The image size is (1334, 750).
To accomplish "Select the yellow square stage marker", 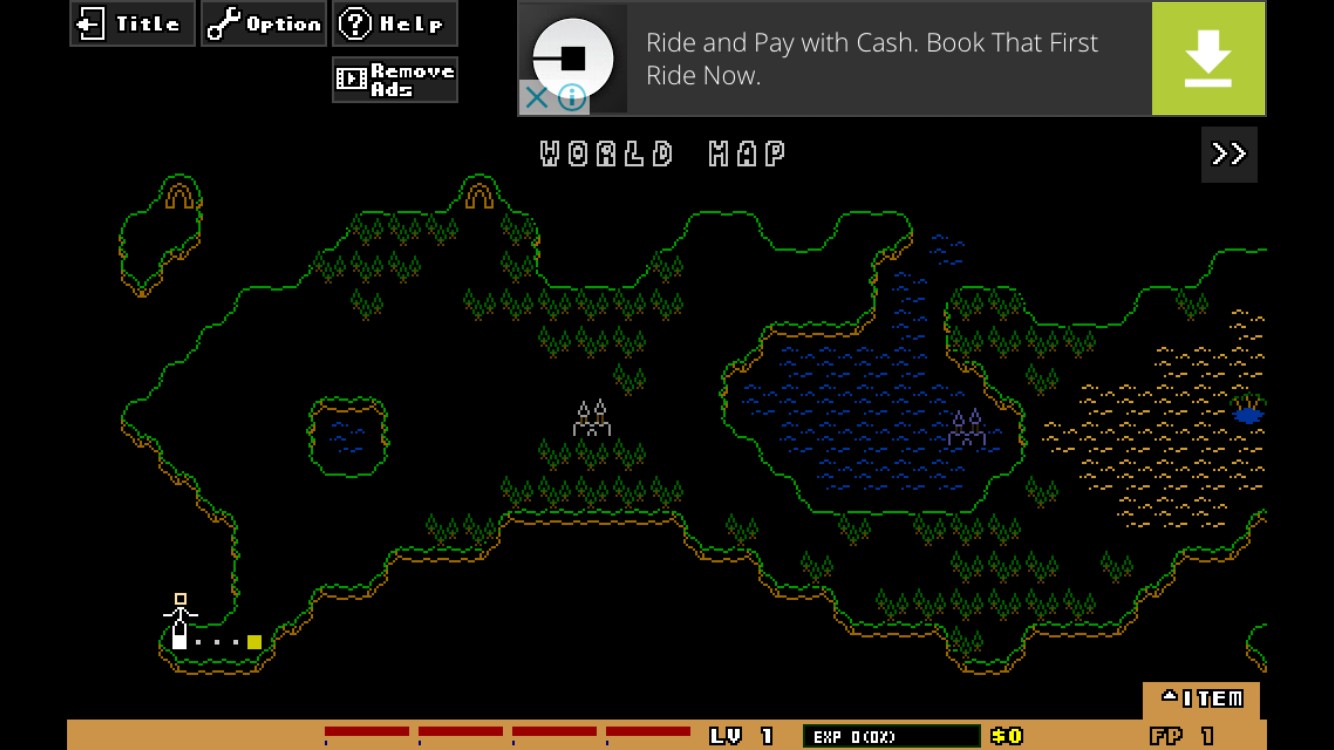I will (x=254, y=642).
